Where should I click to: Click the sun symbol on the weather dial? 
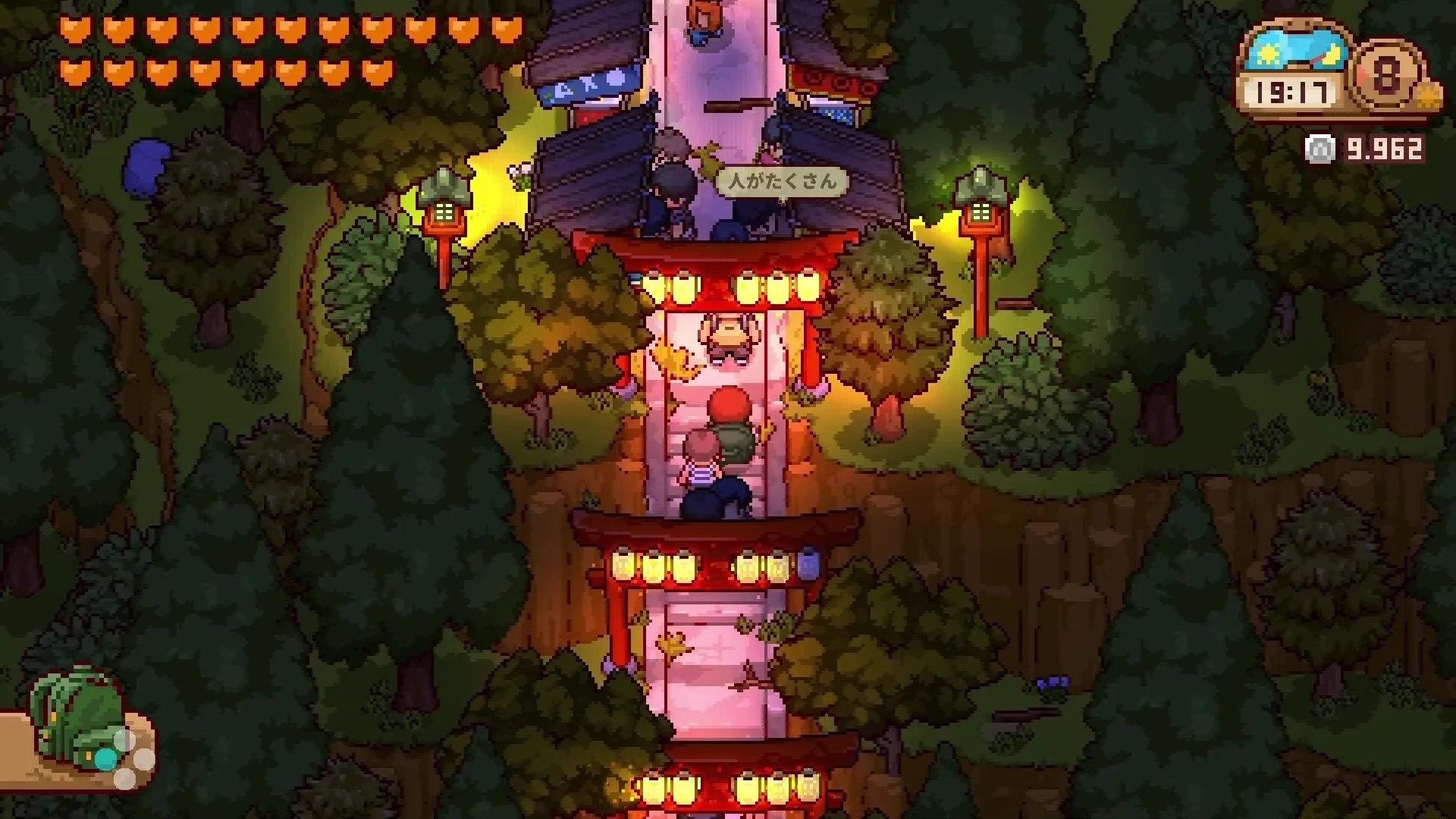click(1269, 55)
